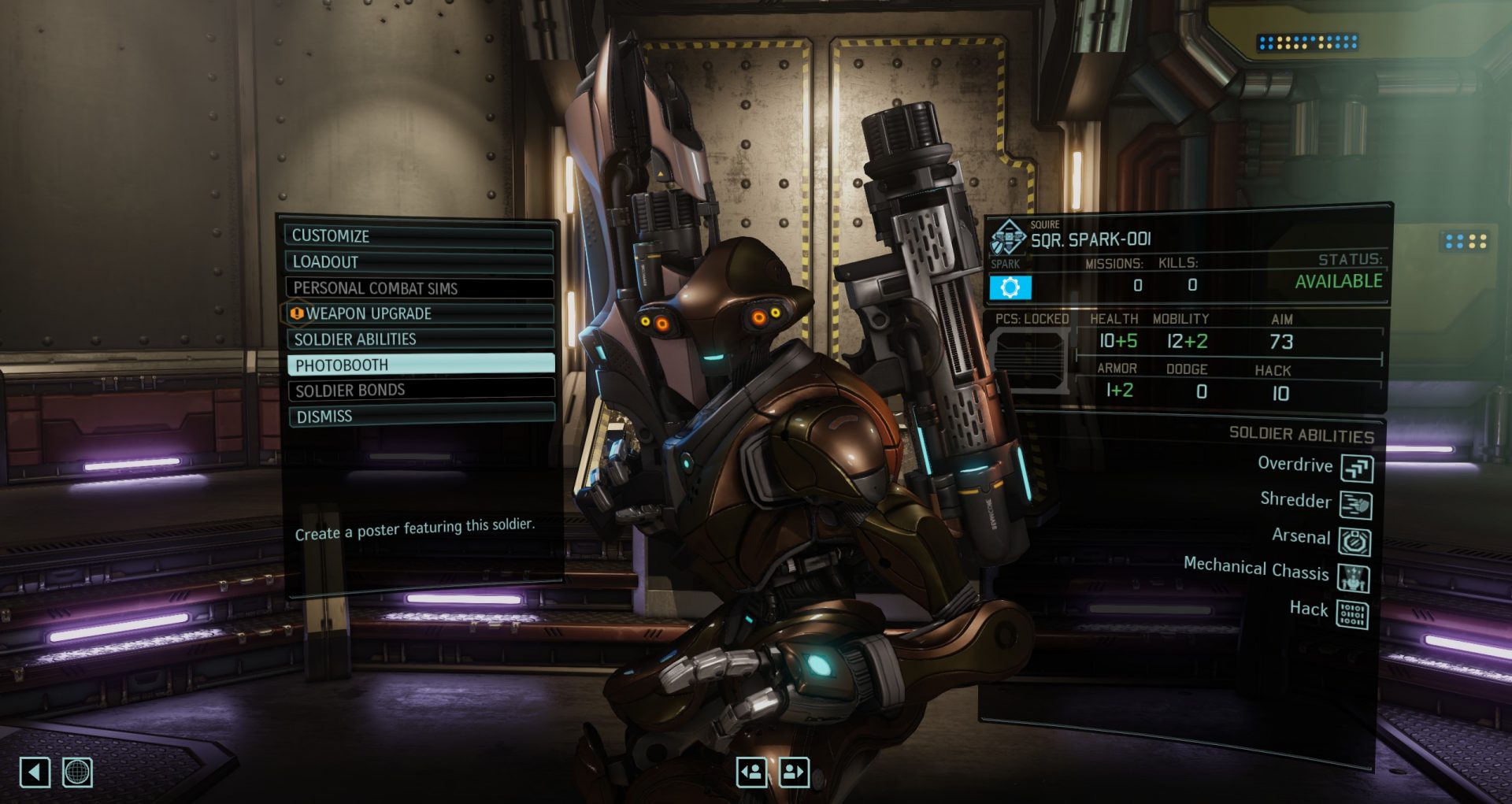Viewport: 1512px width, 804px height.
Task: Select the Arsenal ability icon
Action: coord(1355,542)
